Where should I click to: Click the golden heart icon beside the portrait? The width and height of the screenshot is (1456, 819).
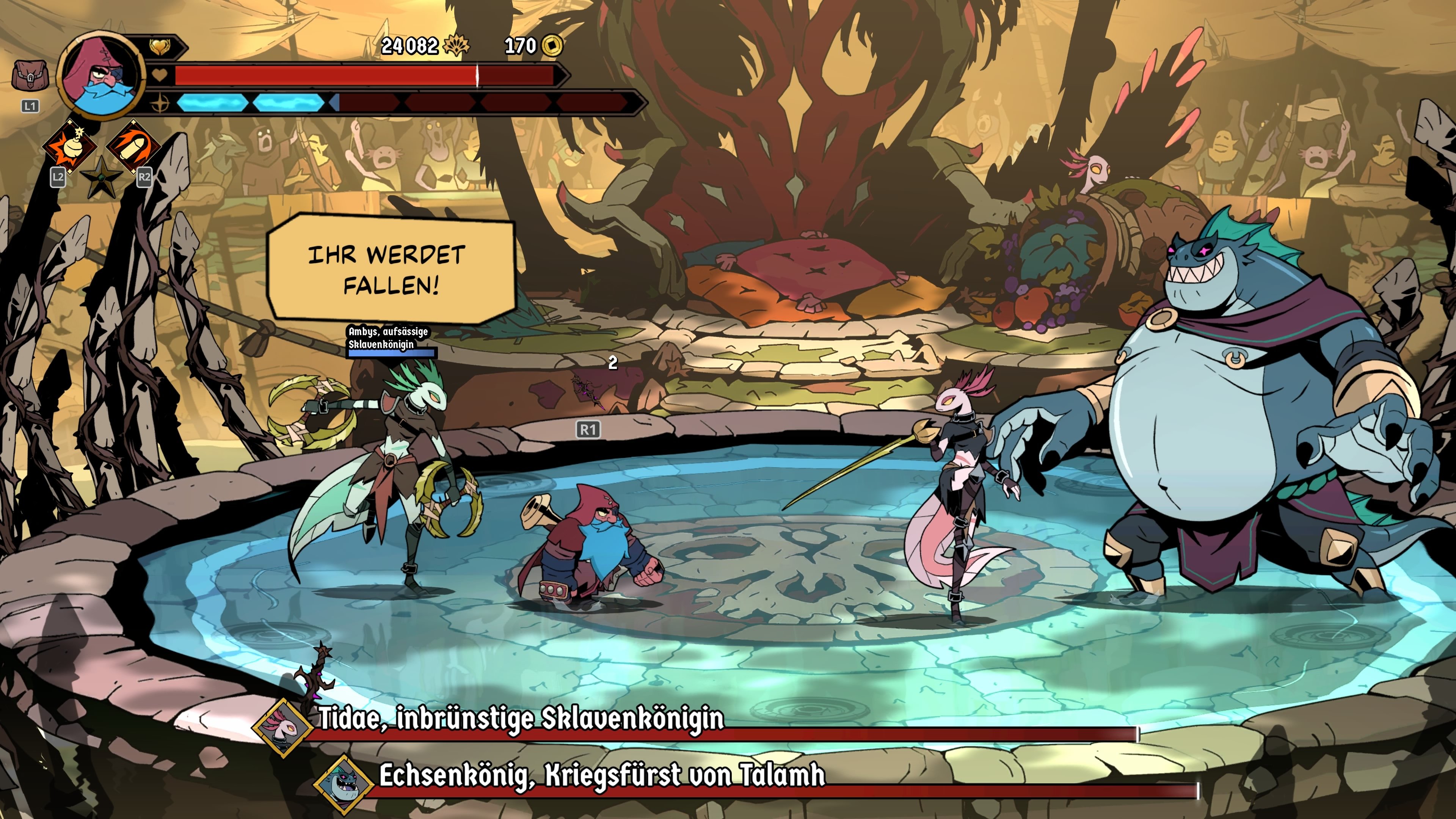(159, 46)
